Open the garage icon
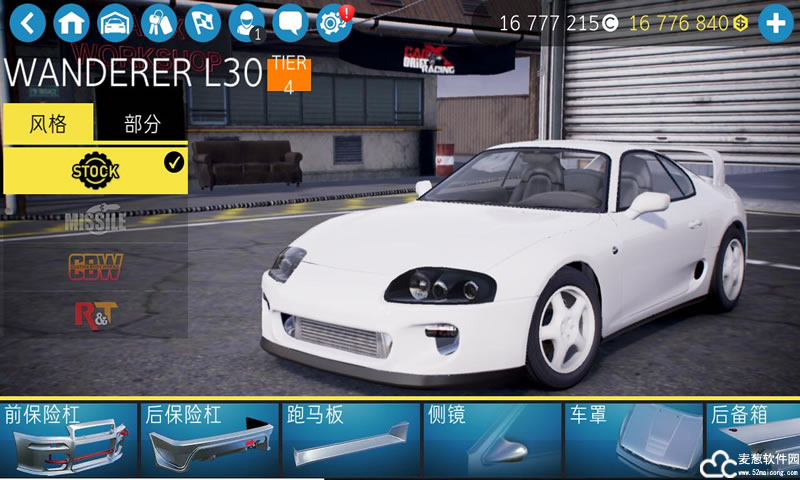The height and width of the screenshot is (480, 800). pyautogui.click(x=115, y=21)
